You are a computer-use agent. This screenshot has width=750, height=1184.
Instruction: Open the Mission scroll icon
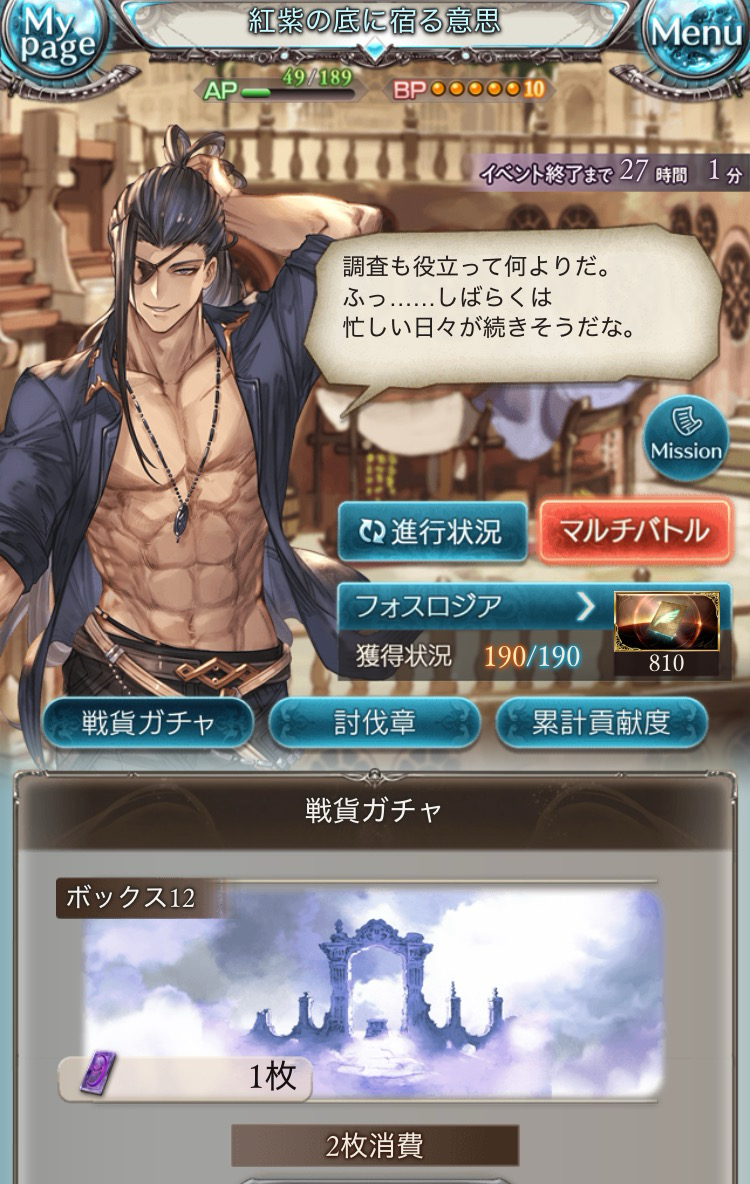(686, 434)
